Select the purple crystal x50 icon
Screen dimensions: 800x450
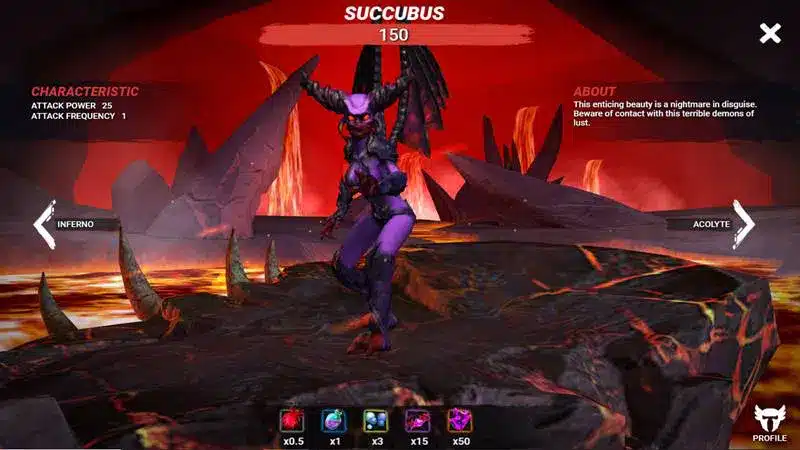pos(459,421)
